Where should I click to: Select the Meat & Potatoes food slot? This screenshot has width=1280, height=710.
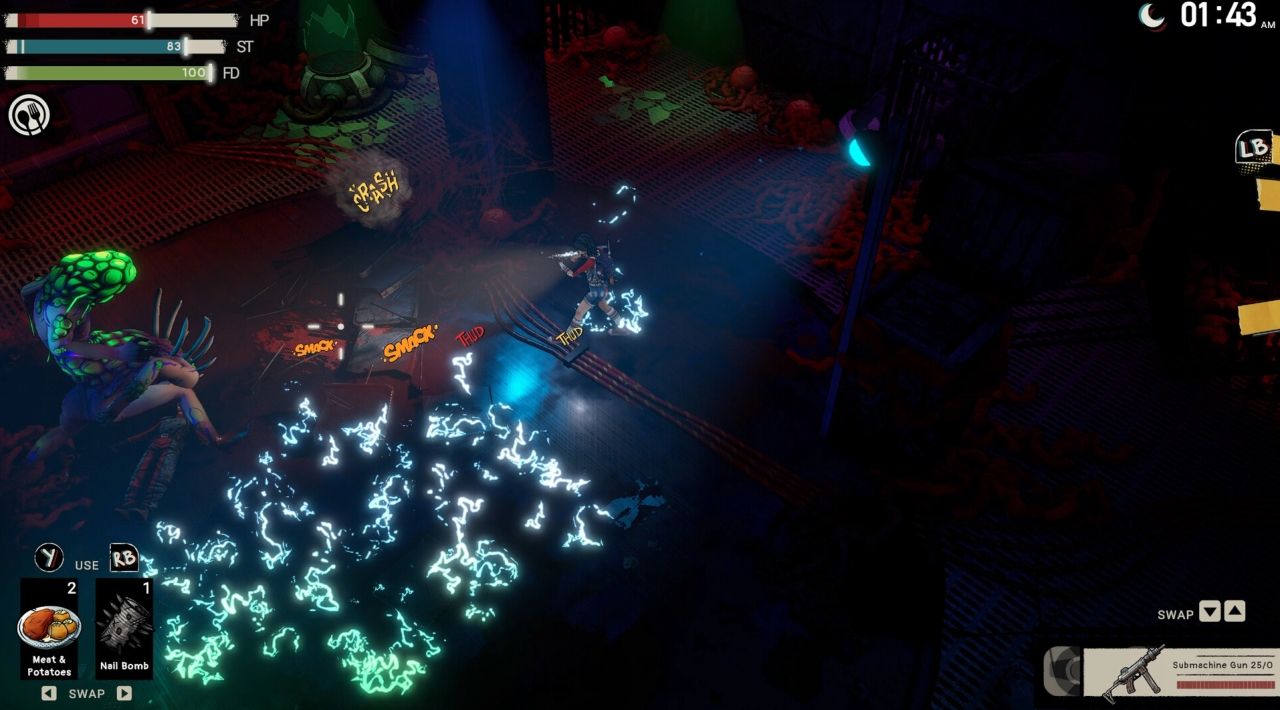point(49,629)
